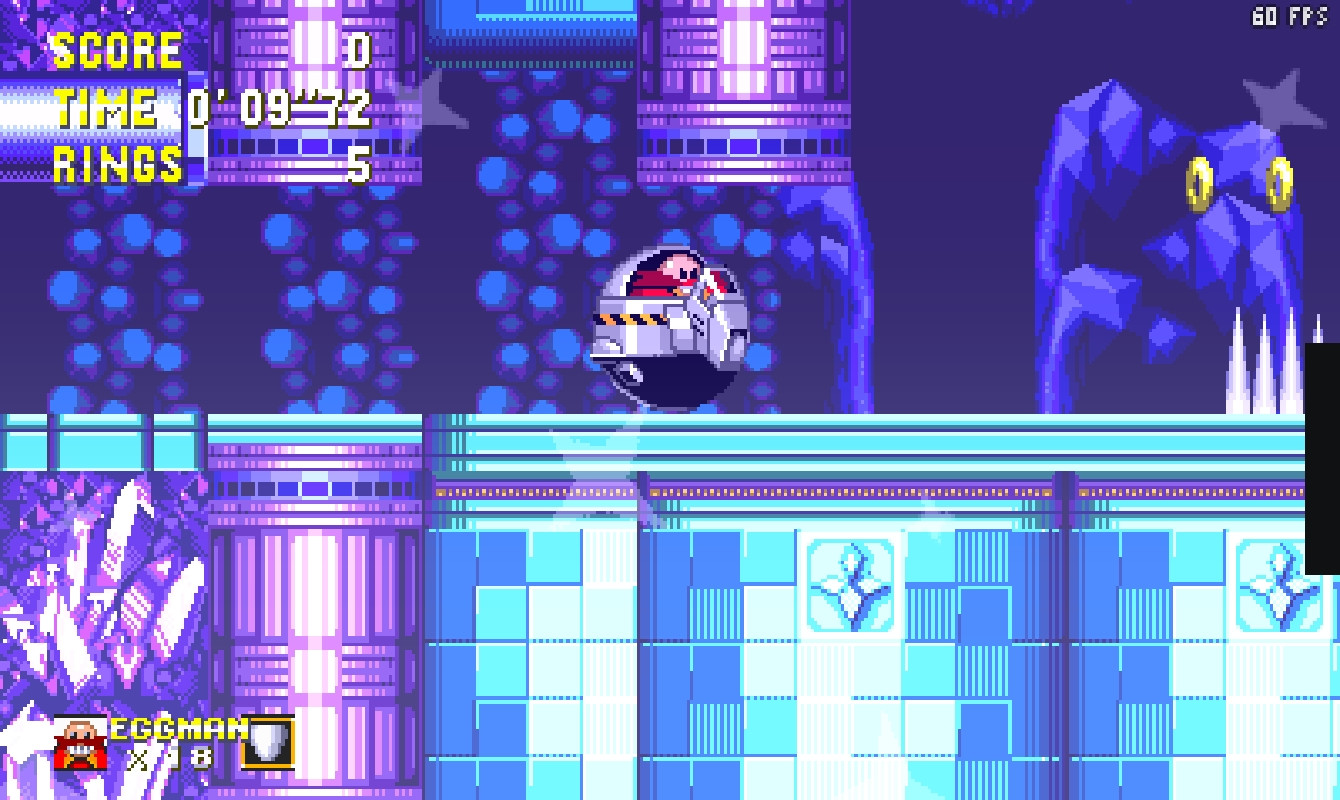Collect the right golden ring on the crystal creature

[x=1281, y=183]
